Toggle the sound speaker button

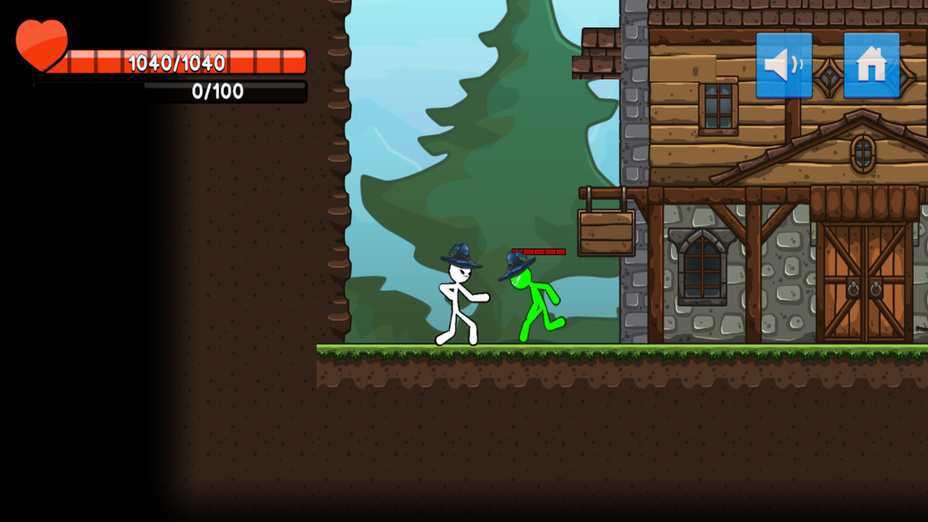[784, 65]
